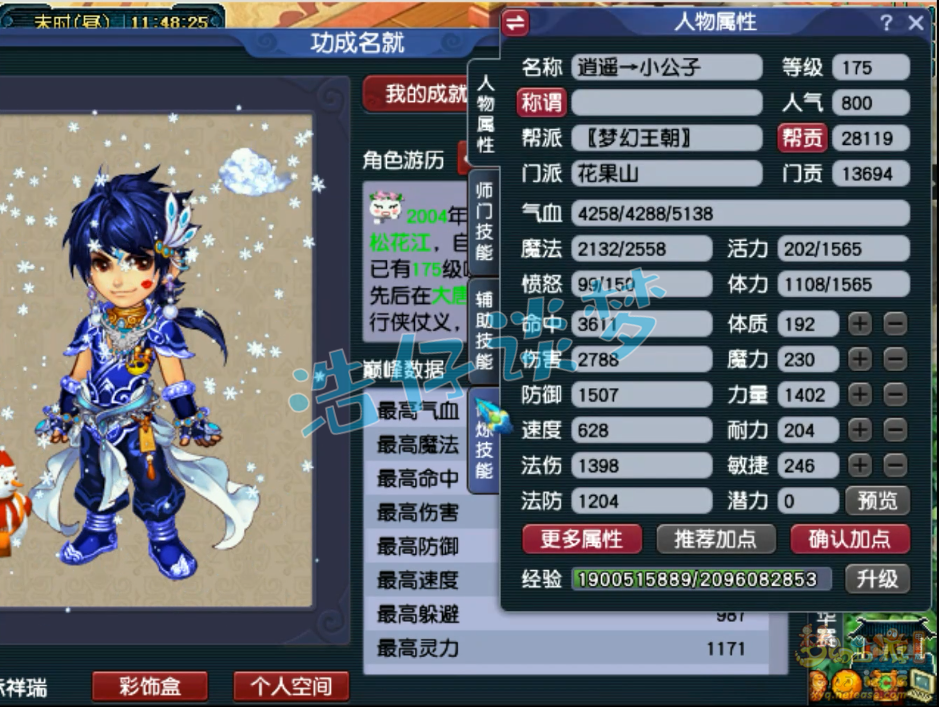
Task: Open 个人空间 personal space
Action: (x=291, y=686)
